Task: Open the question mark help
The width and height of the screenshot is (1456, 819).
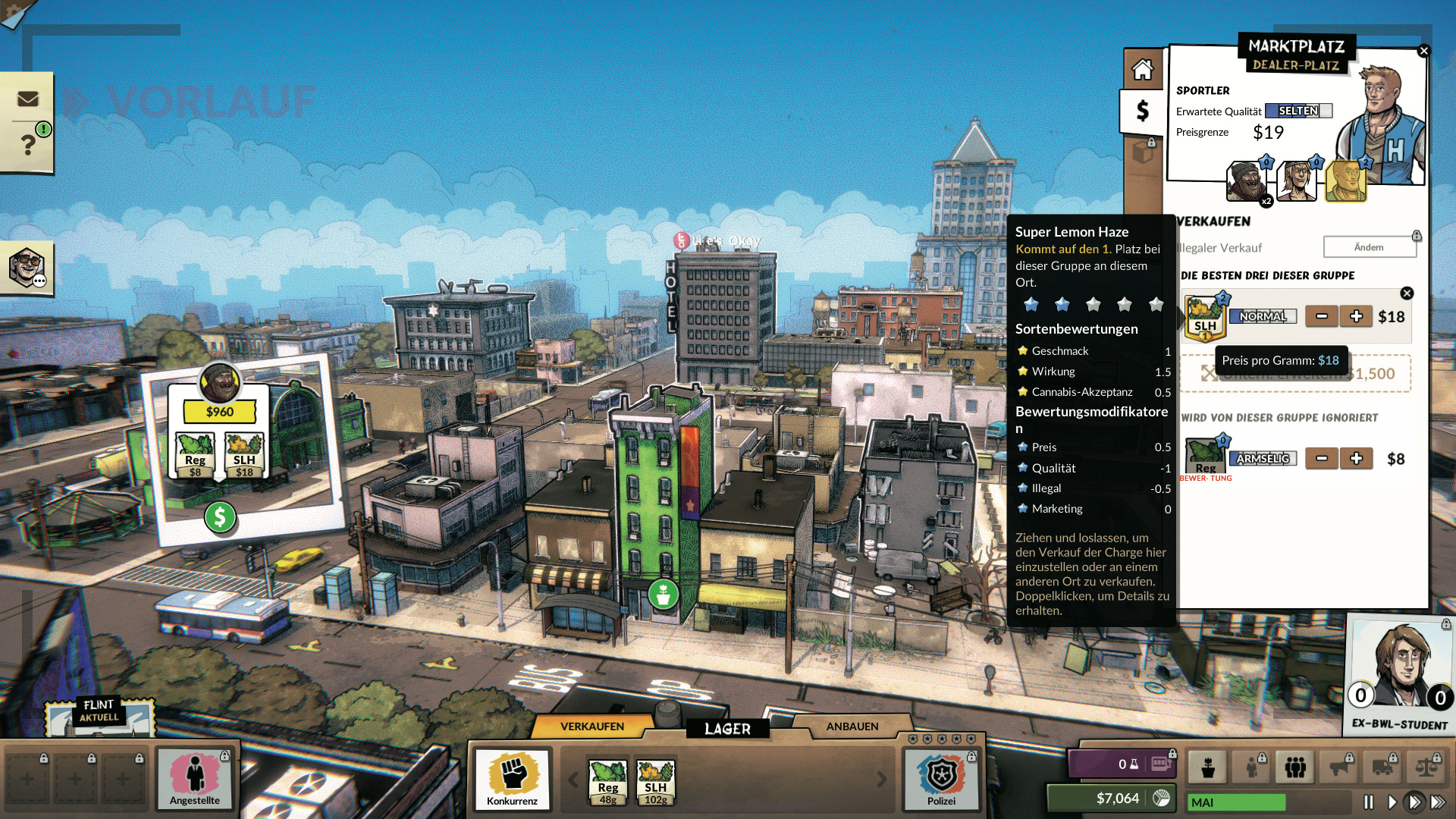Action: (x=28, y=144)
